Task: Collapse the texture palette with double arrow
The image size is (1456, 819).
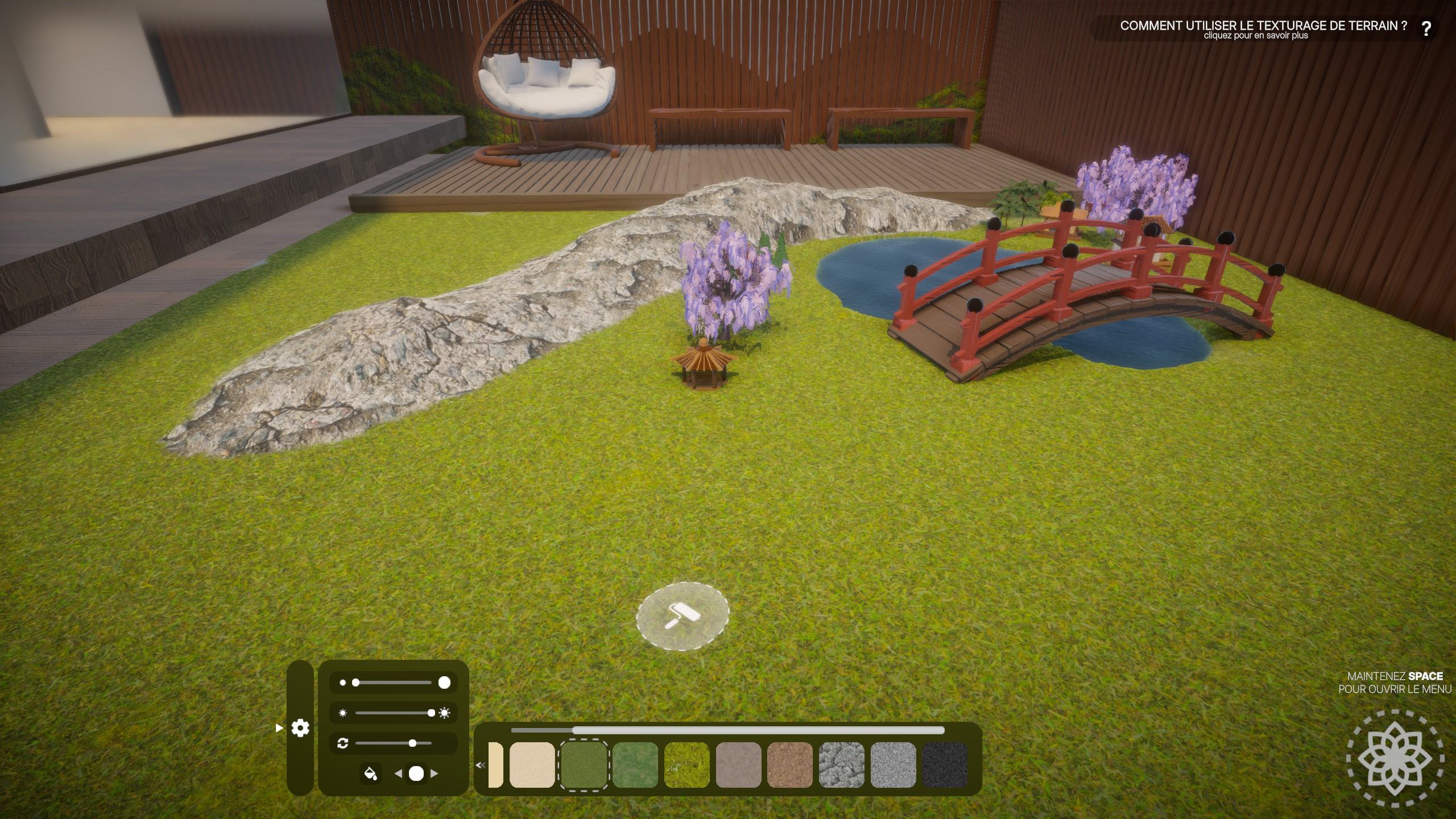Action: [x=480, y=766]
